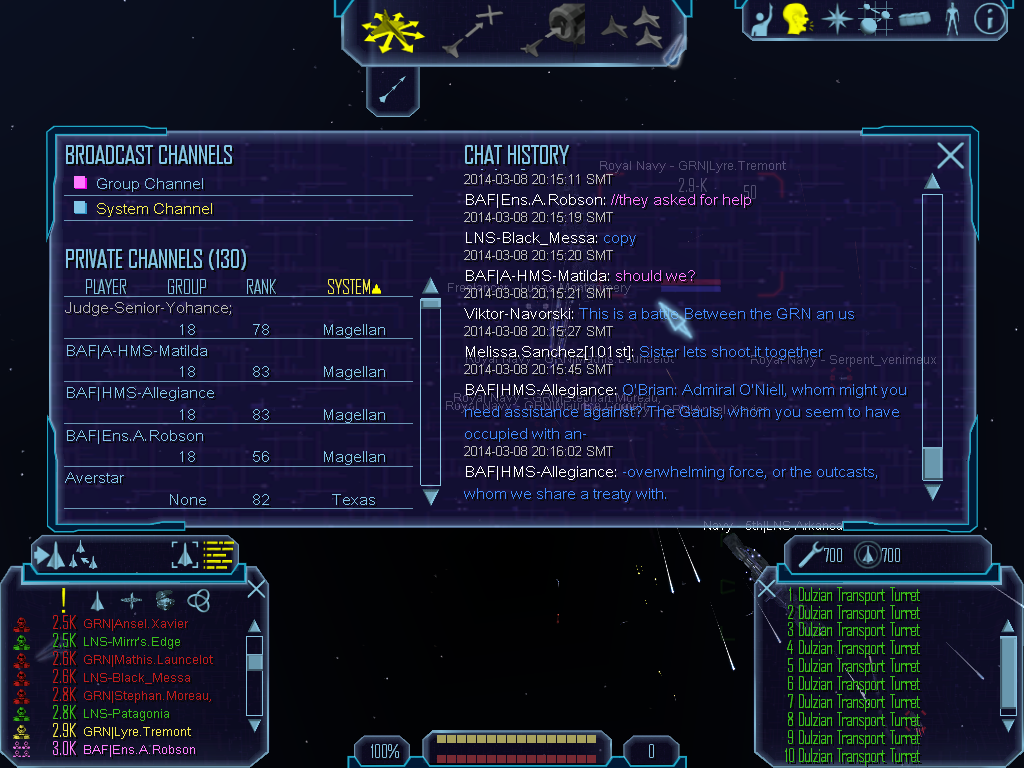Open the chat menu via yellow talking head

(796, 19)
